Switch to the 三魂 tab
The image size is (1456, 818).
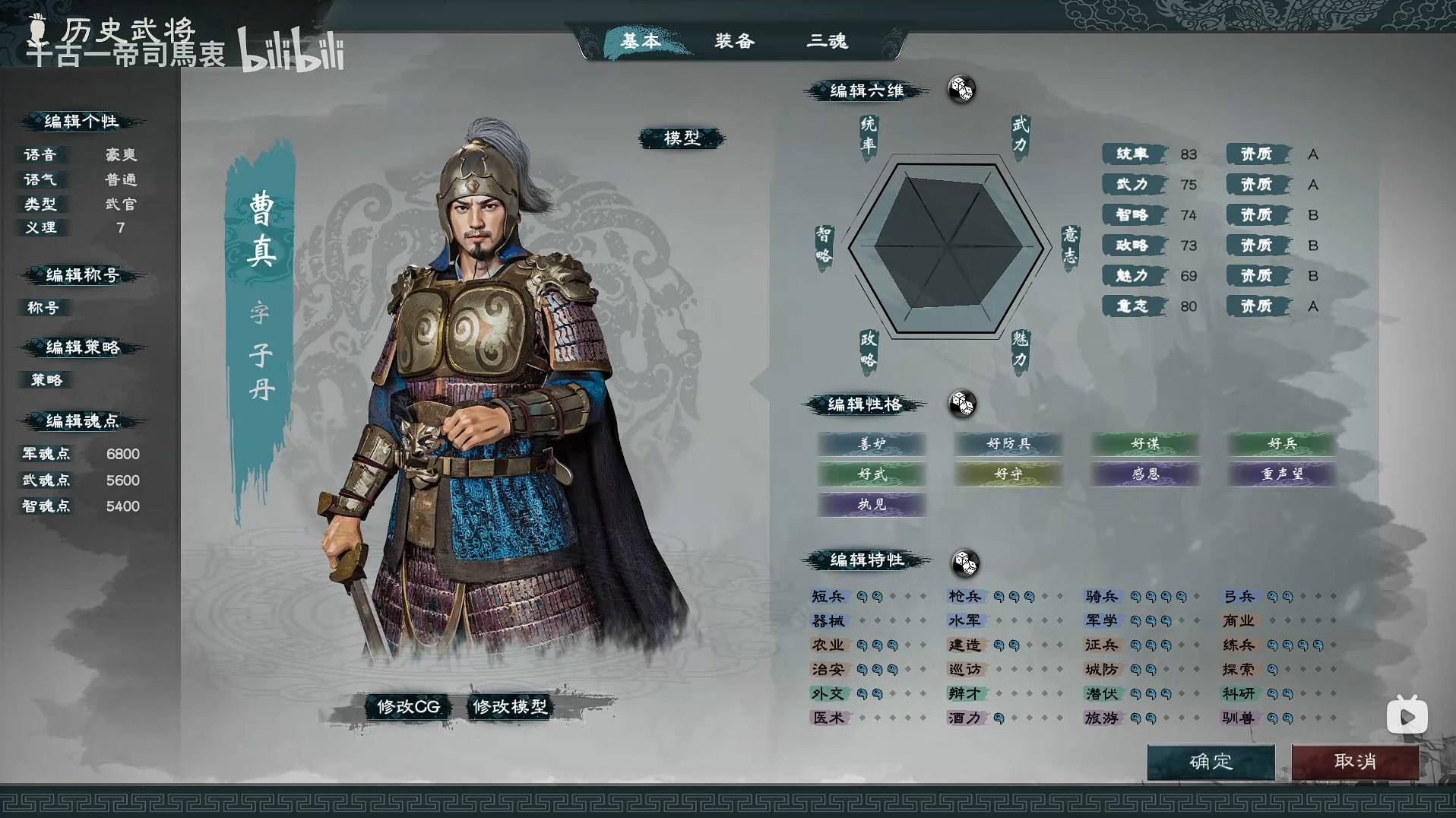point(828,42)
